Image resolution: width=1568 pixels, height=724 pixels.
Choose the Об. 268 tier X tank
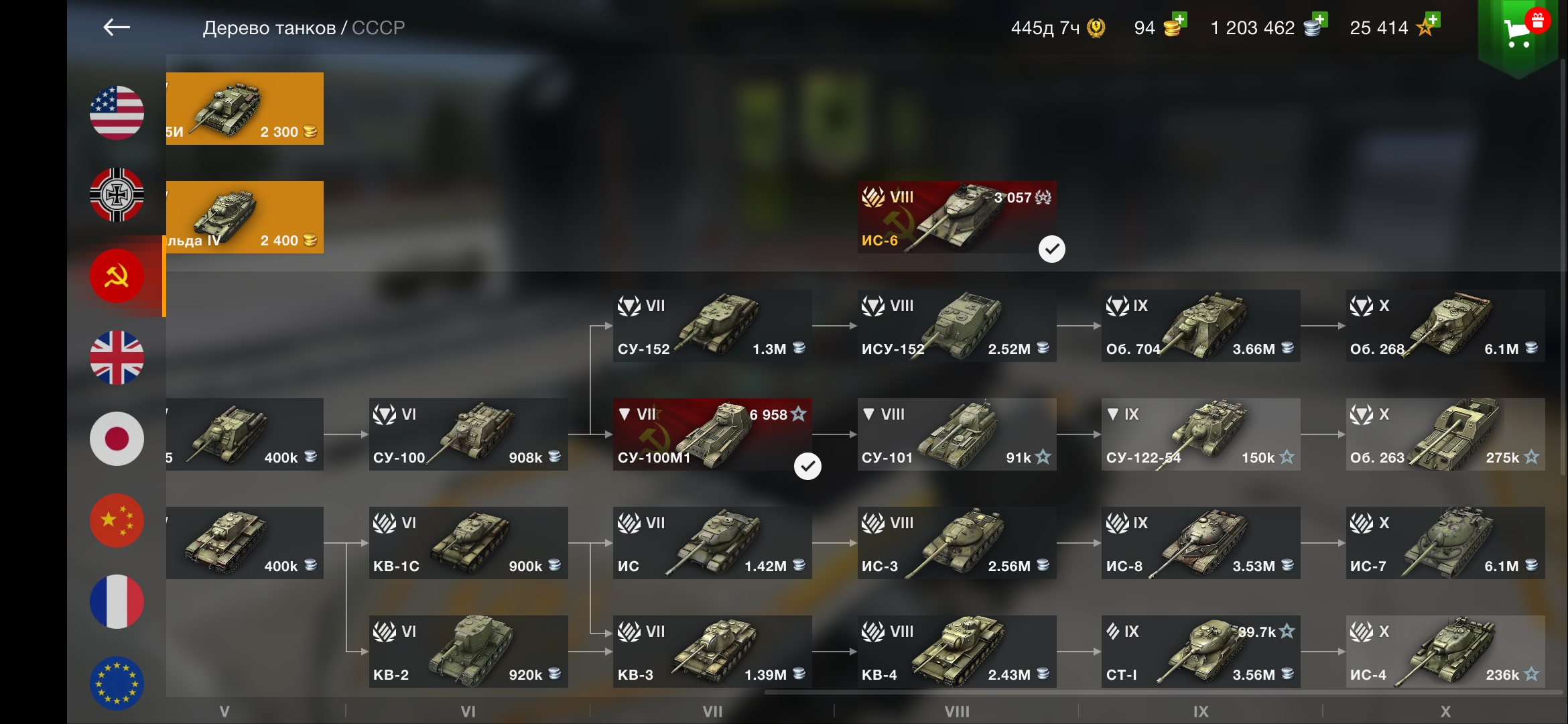click(1445, 326)
